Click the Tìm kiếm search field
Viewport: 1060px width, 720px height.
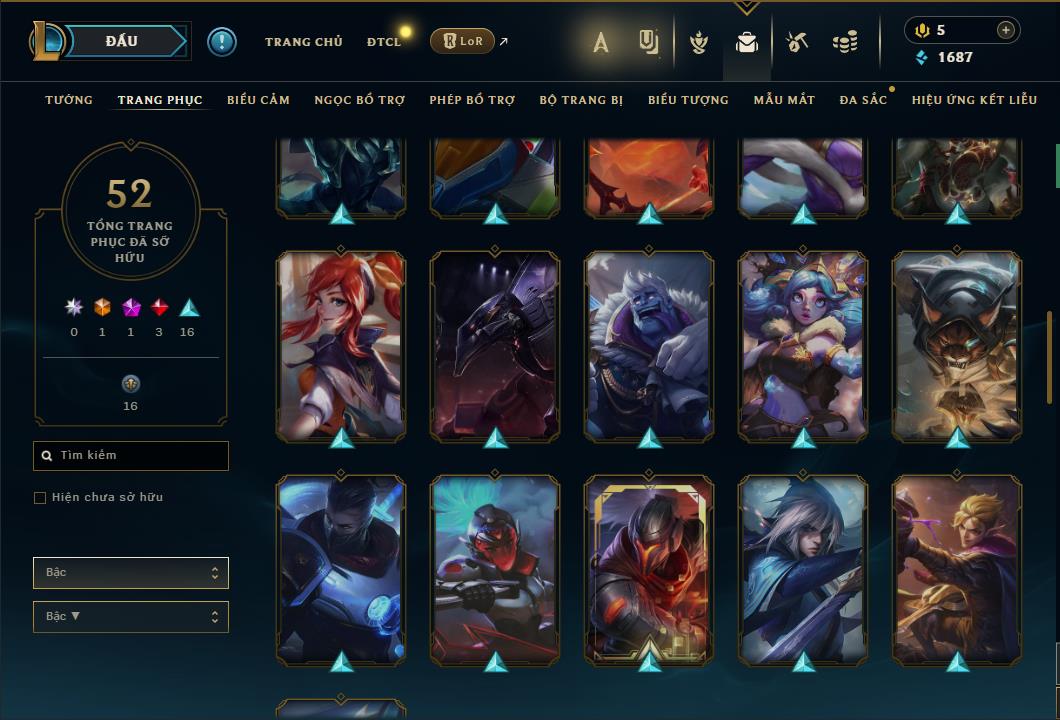131,456
